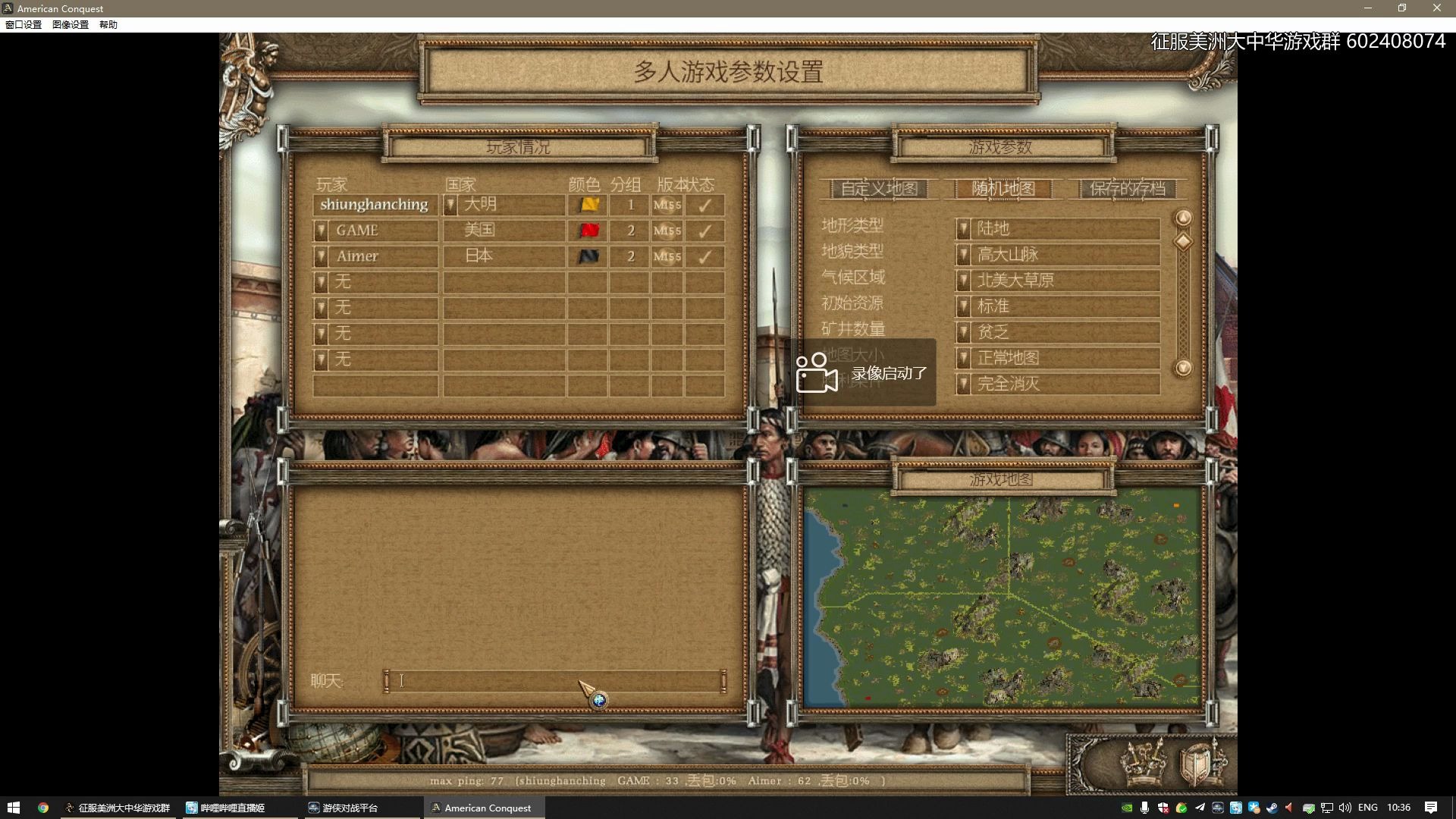Open the 北美大草原 climate dropdown

coord(963,281)
